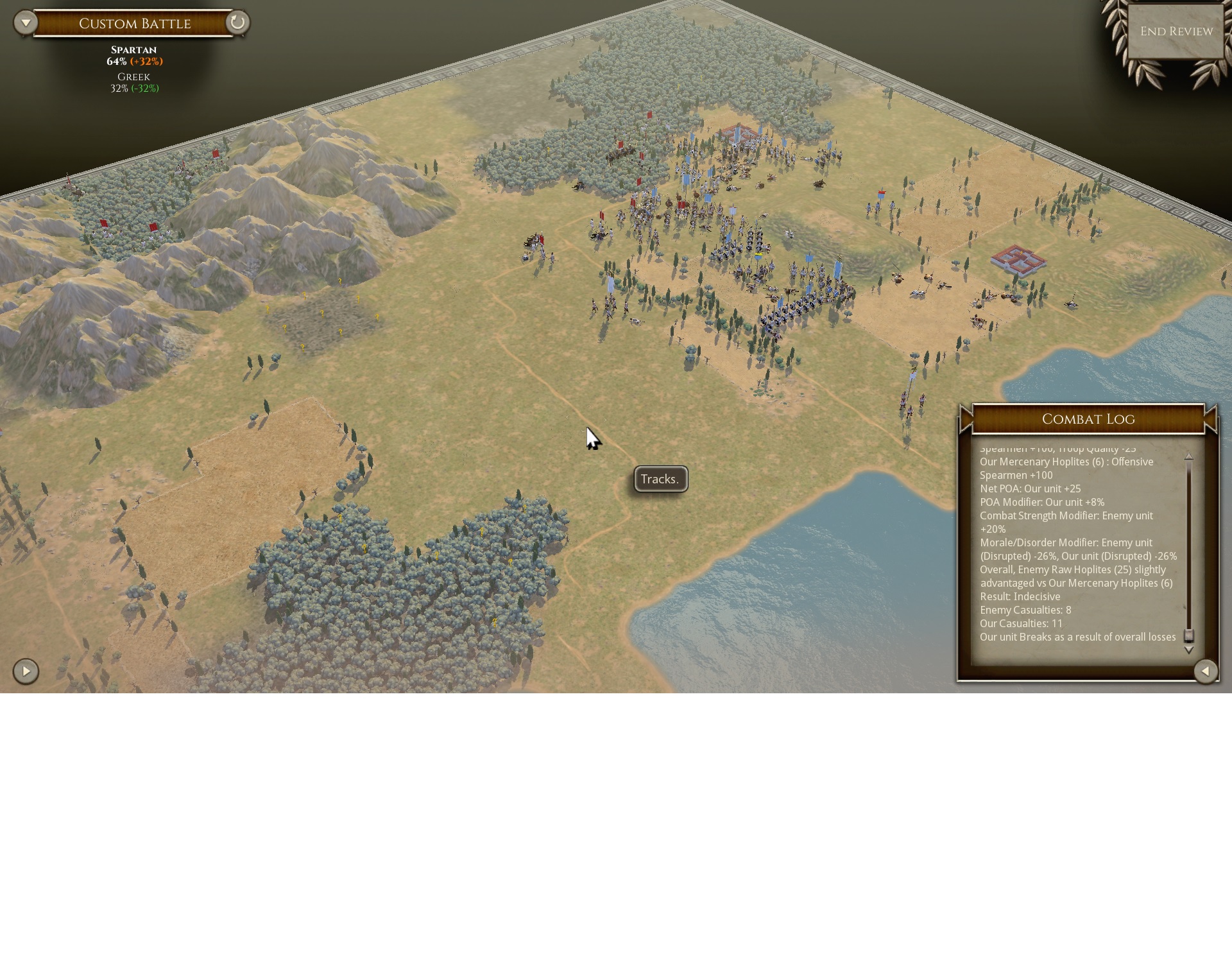
Task: Play the battle review replay
Action: pyautogui.click(x=26, y=671)
